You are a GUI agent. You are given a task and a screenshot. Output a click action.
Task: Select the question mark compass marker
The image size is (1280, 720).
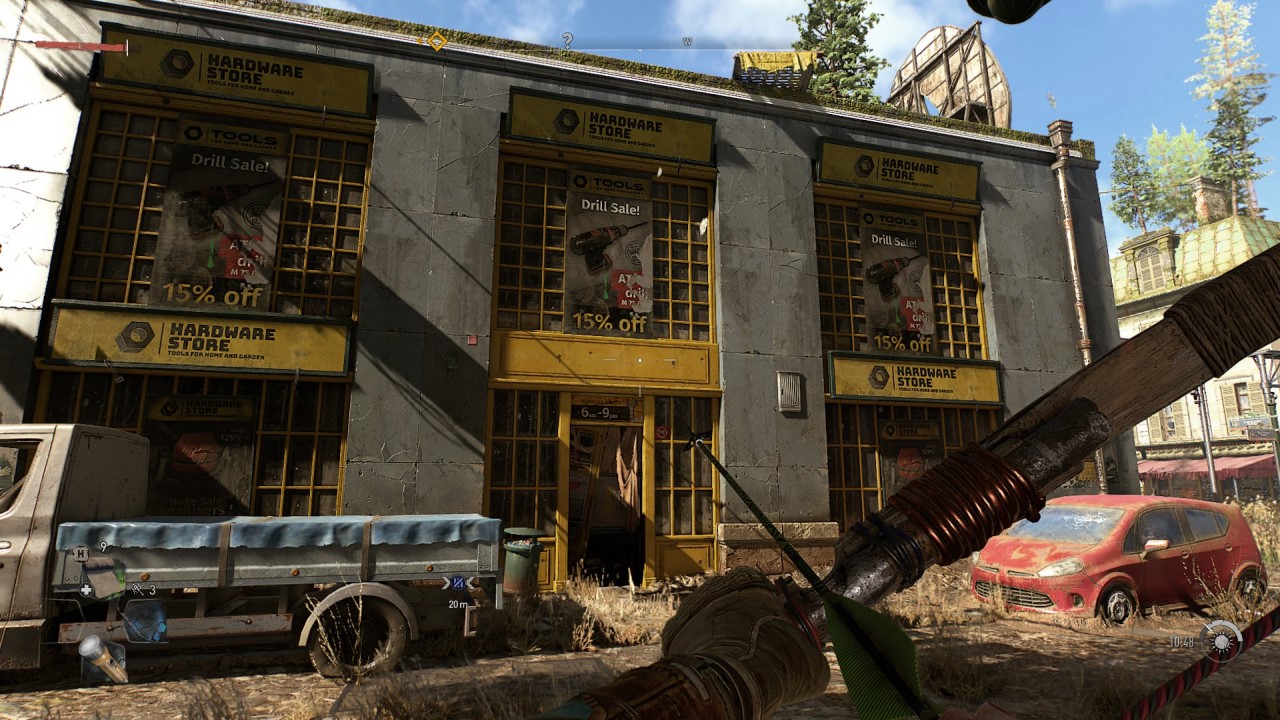point(567,40)
